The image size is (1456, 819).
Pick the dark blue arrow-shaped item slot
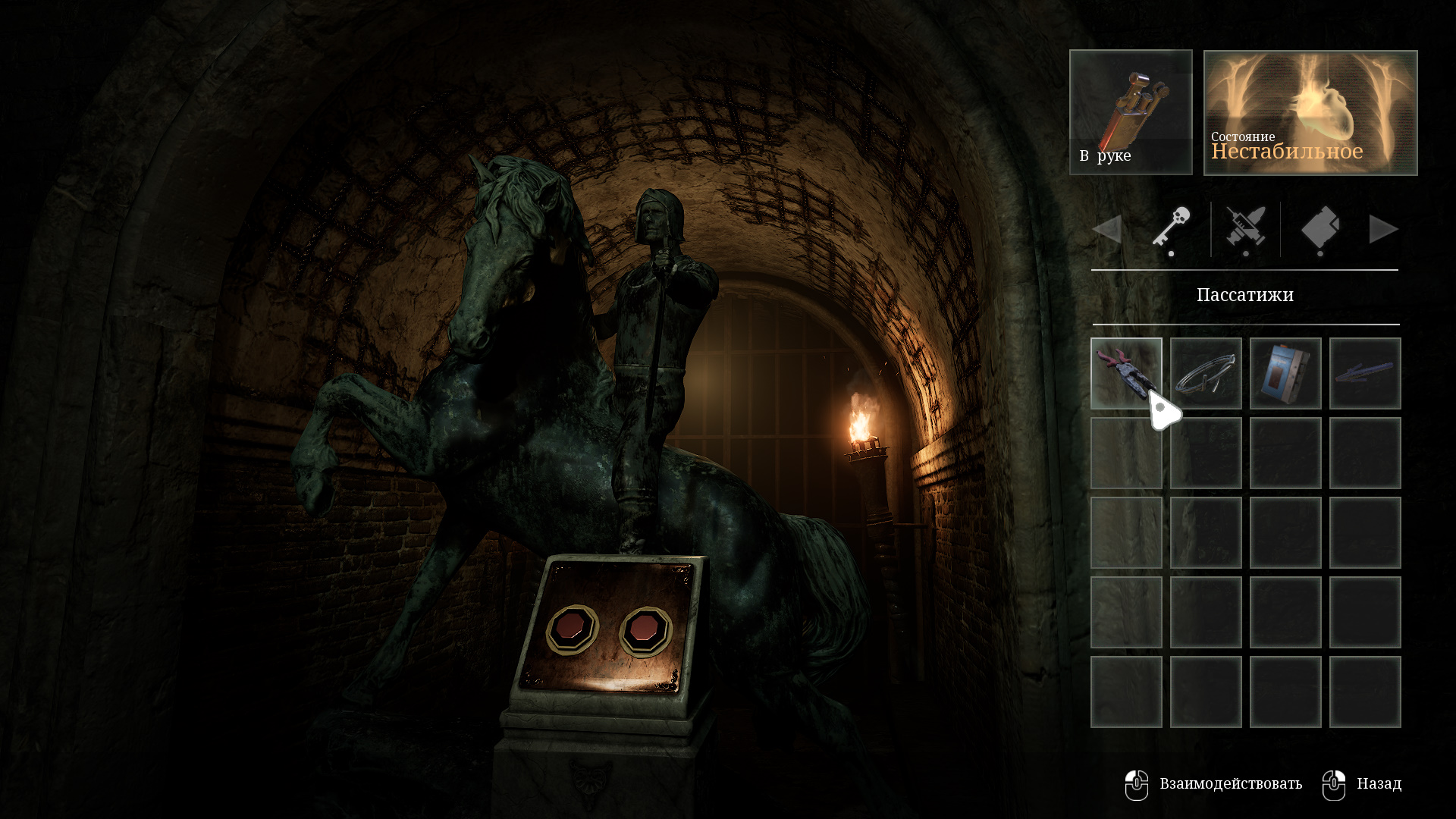(x=1364, y=373)
